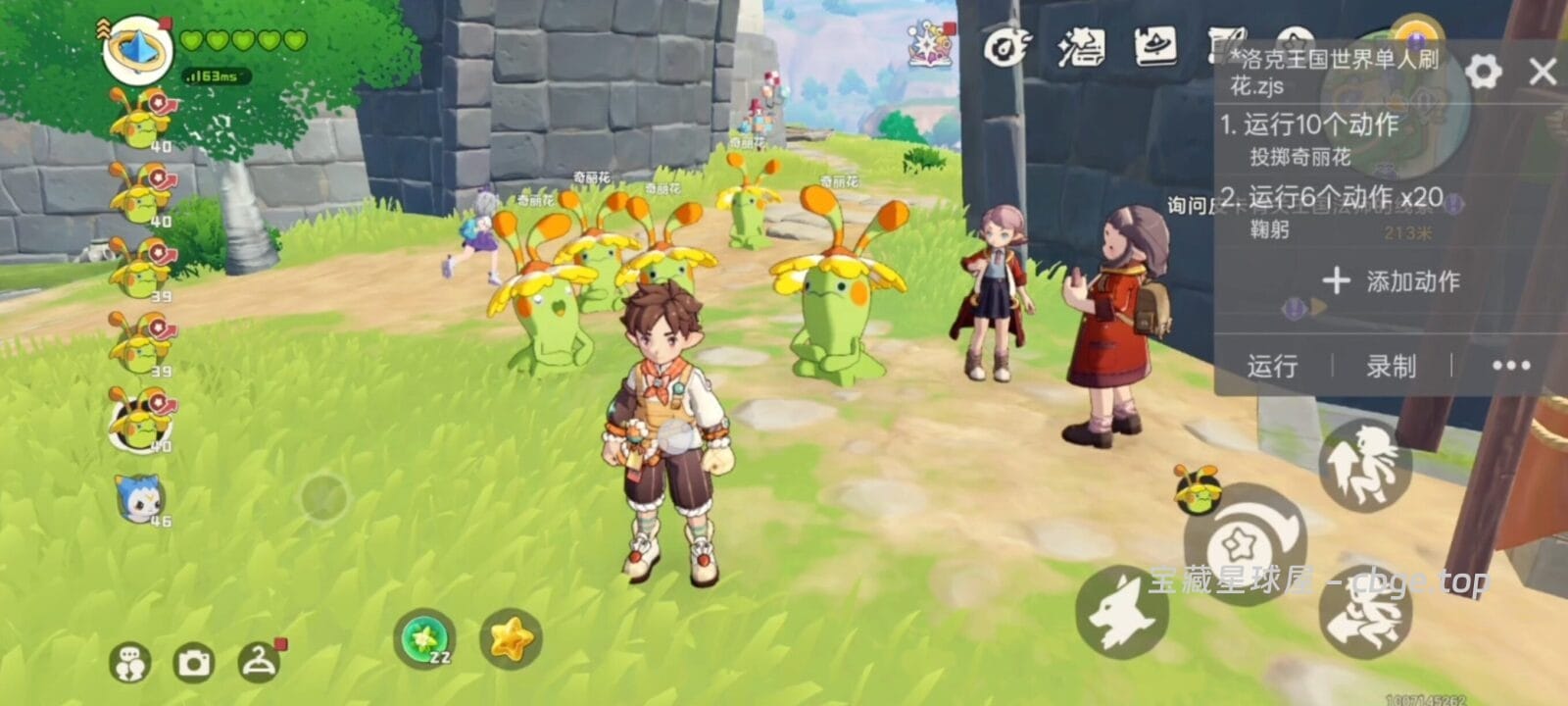This screenshot has width=1568, height=706.
Task: Open the three-dot more options menu
Action: [1510, 366]
